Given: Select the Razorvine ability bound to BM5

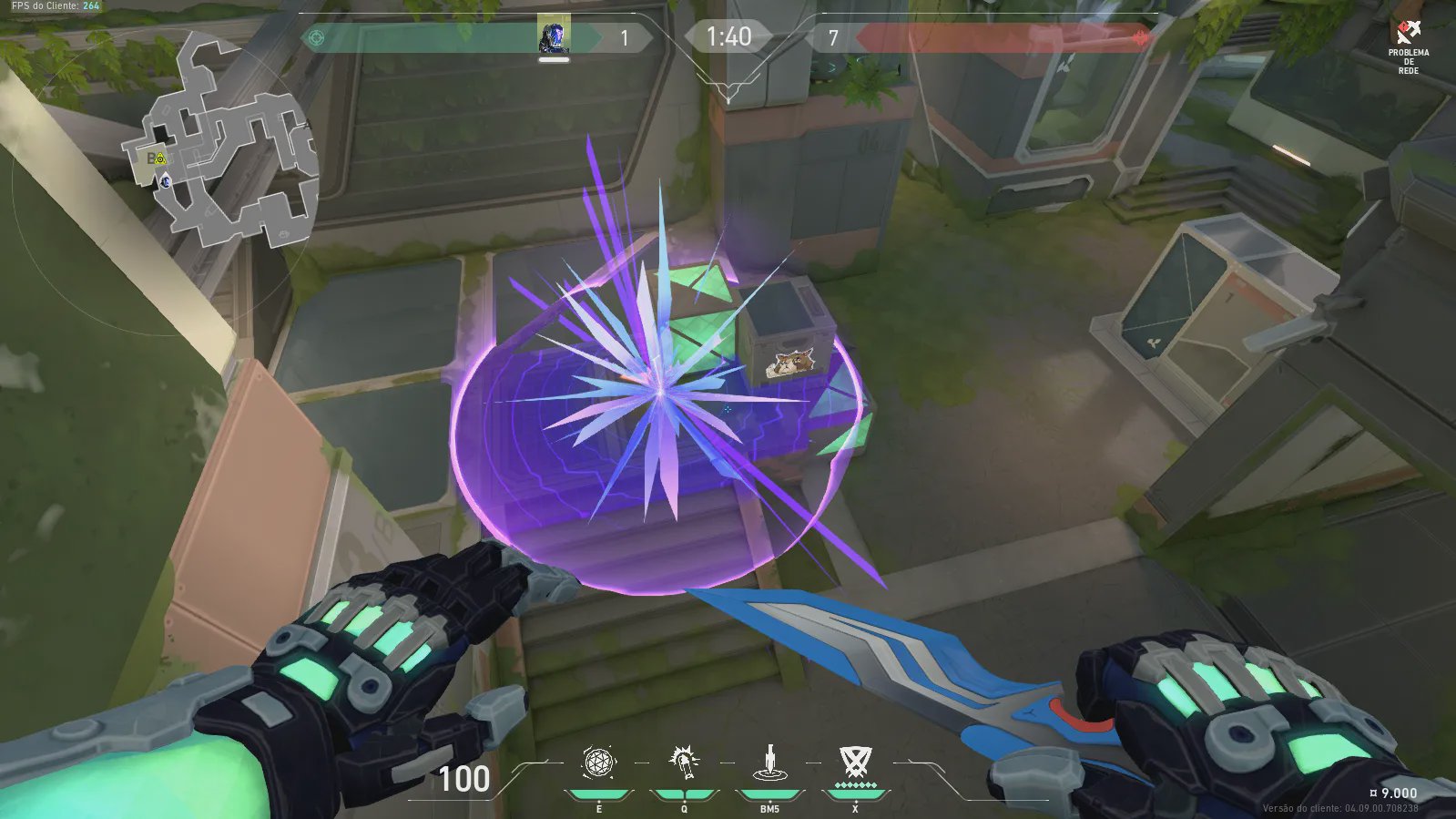Looking at the screenshot, I should 769,763.
